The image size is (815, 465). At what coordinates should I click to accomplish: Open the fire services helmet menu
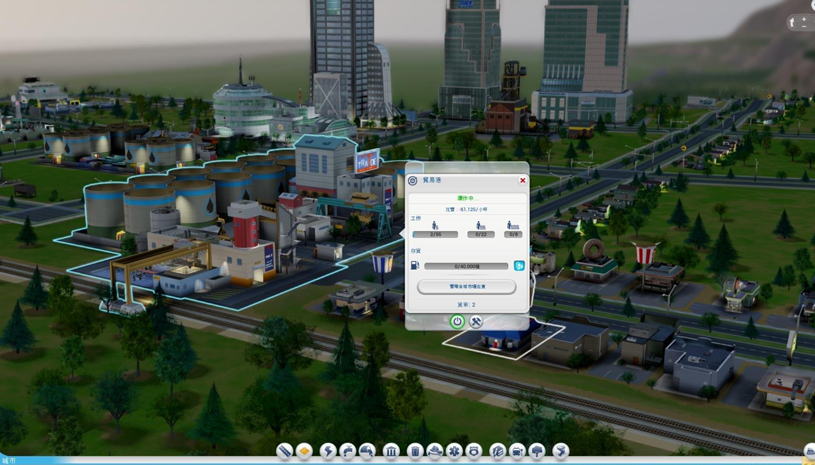pyautogui.click(x=435, y=452)
